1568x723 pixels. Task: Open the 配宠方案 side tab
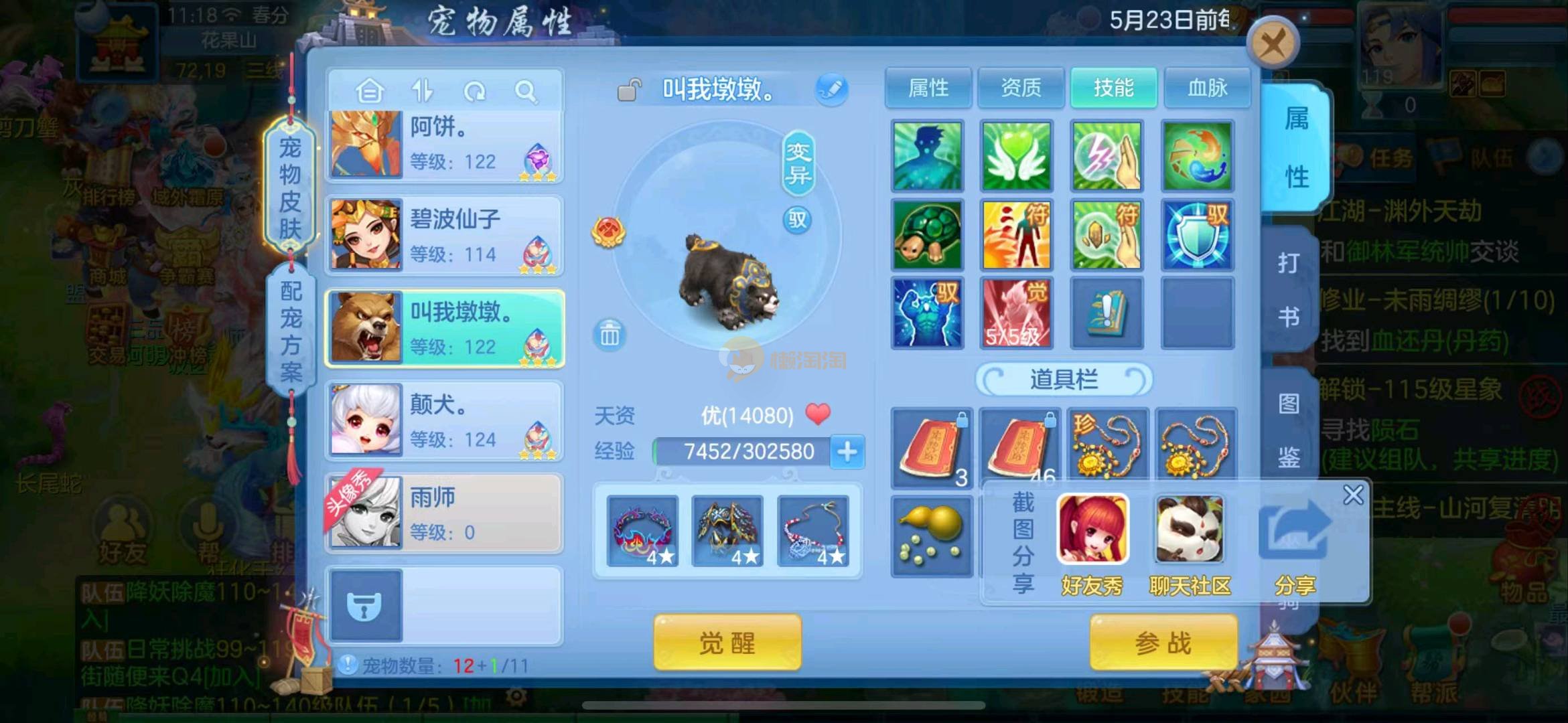(291, 331)
